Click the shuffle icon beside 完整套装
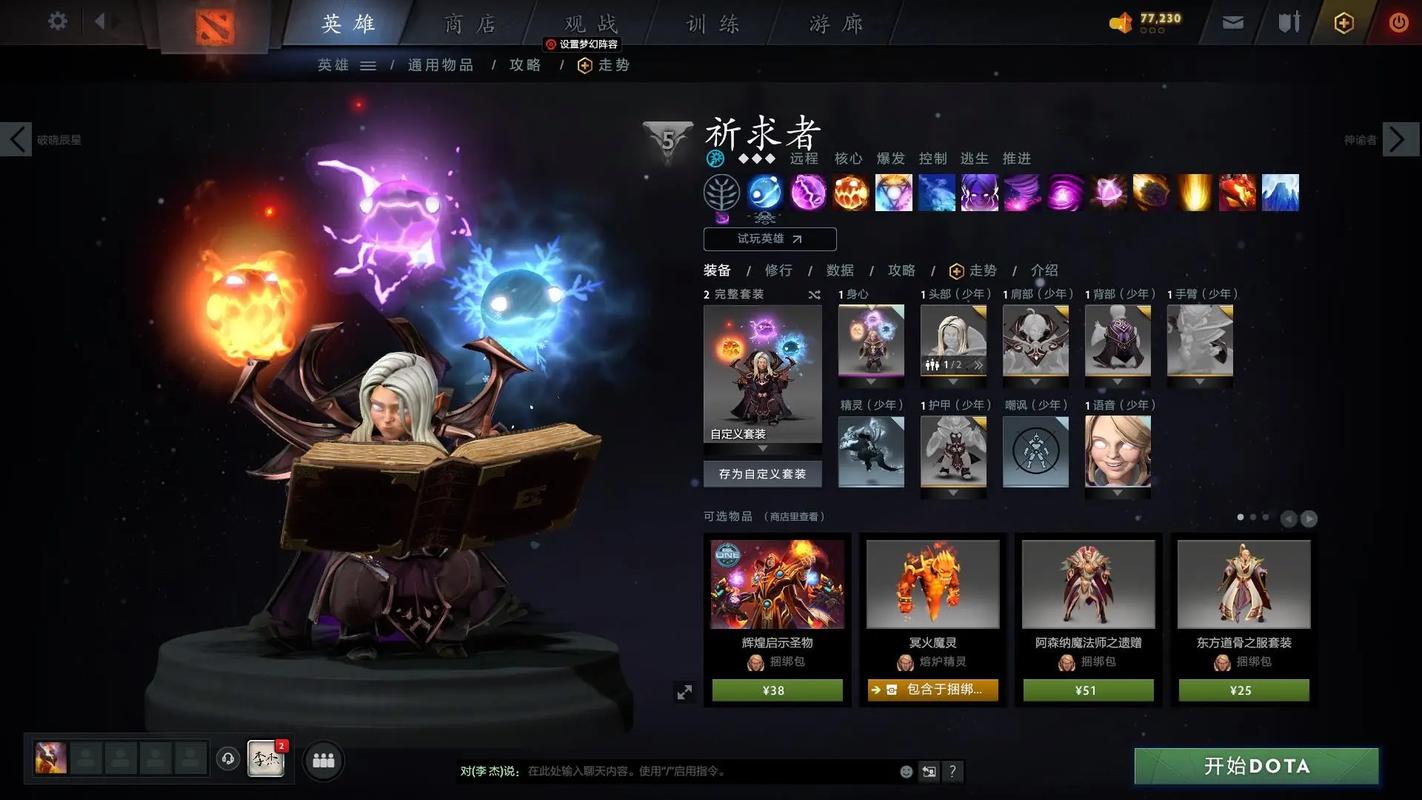Image resolution: width=1422 pixels, height=800 pixels. tap(815, 294)
